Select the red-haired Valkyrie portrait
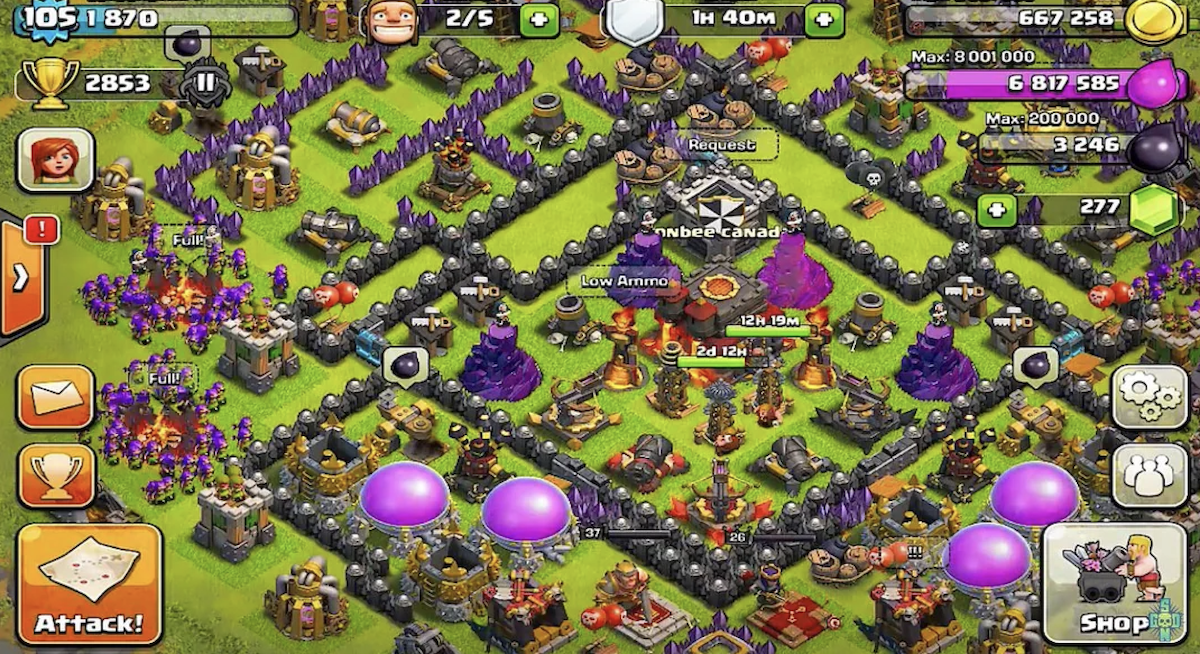This screenshot has width=1200, height=654. (56, 160)
